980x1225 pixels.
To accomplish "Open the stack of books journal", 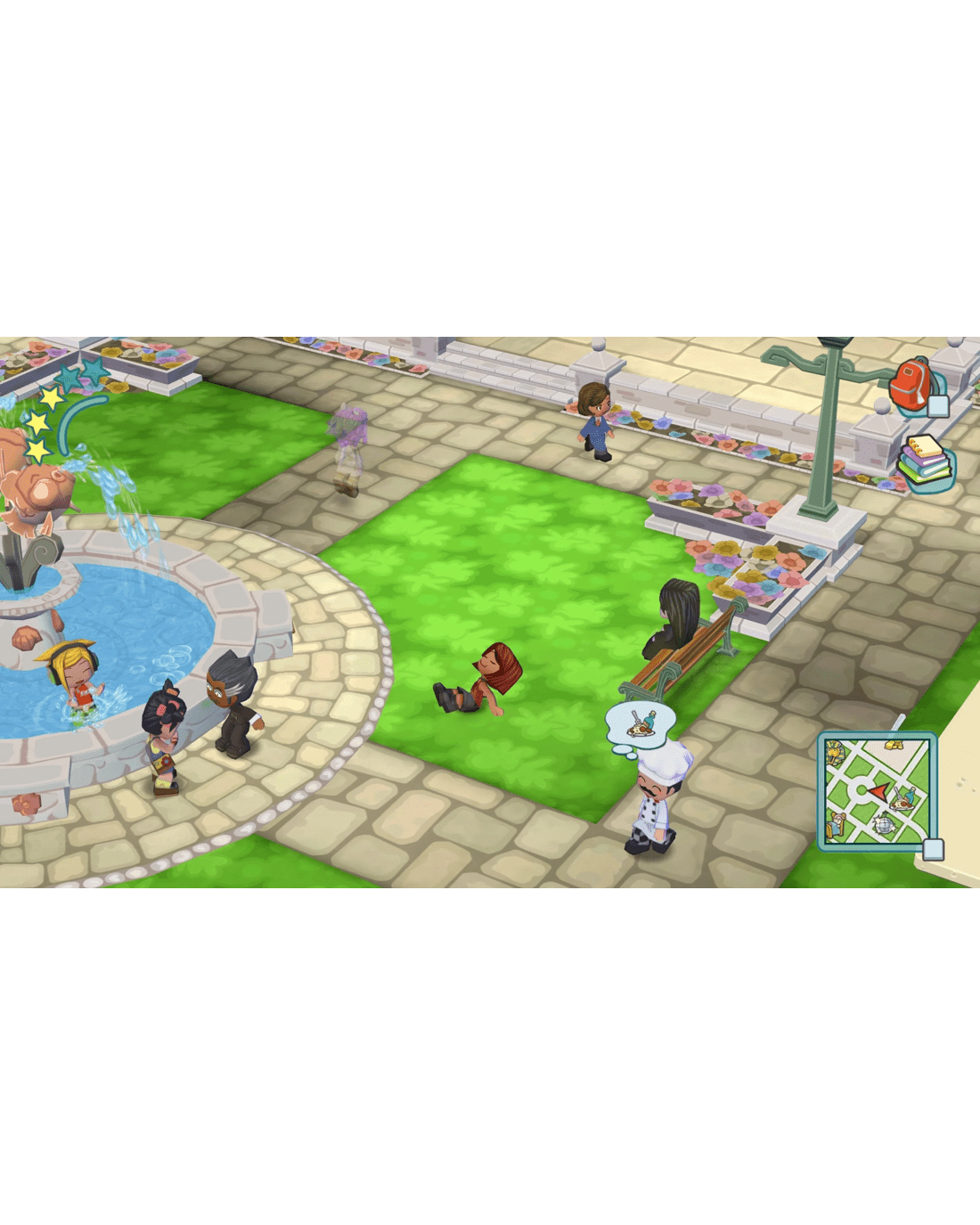I will tap(925, 462).
